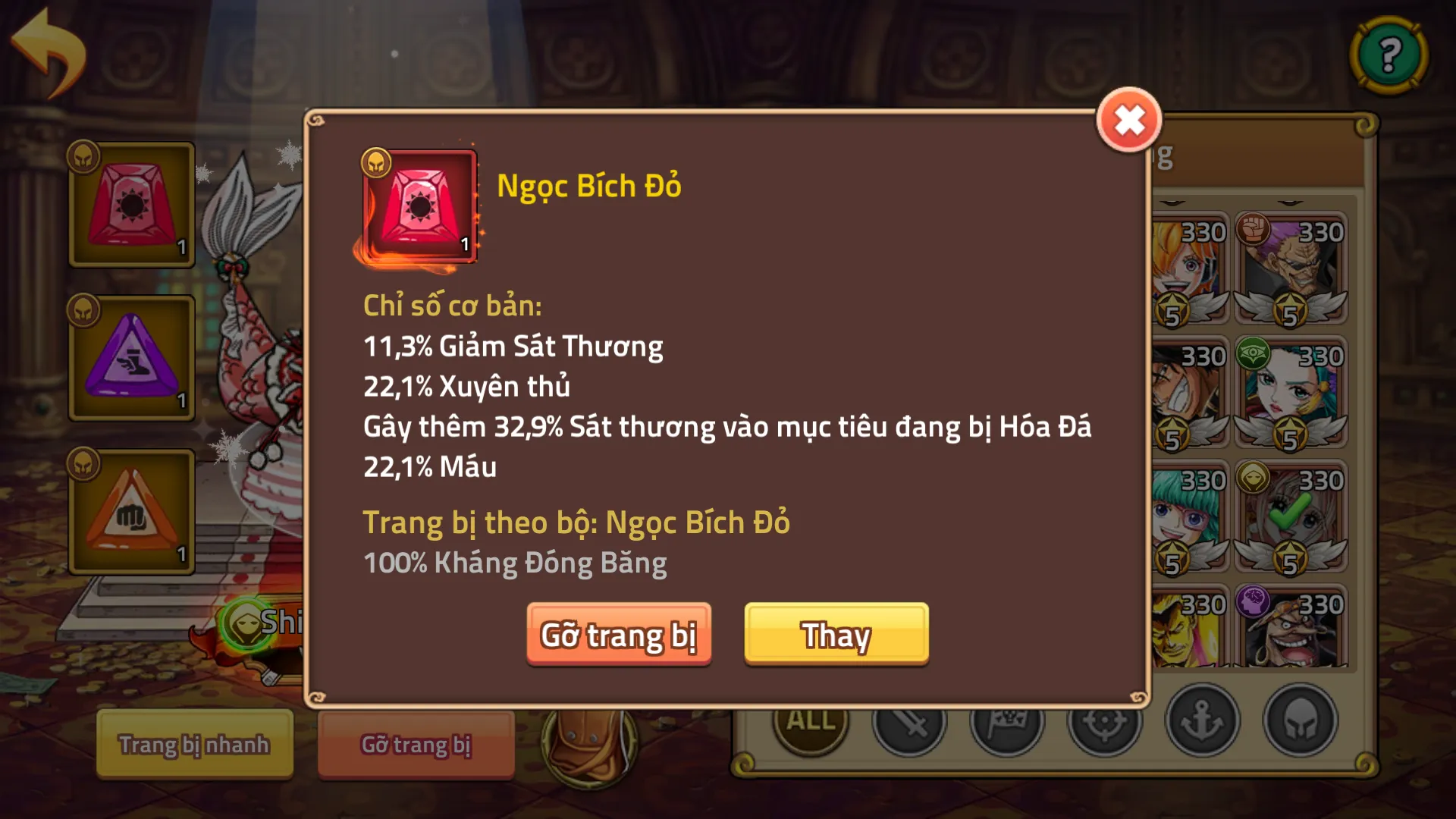Select the sword filter icon
This screenshot has width=1456, height=819.
coord(910,724)
